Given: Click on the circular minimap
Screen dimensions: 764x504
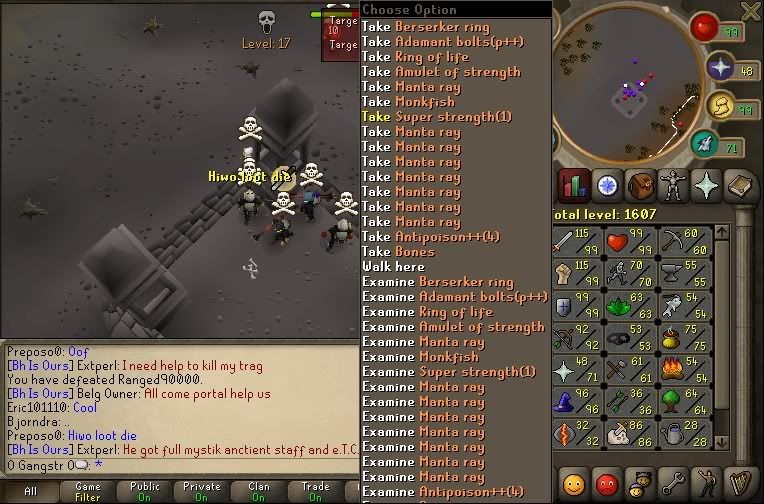Looking at the screenshot, I should 623,85.
